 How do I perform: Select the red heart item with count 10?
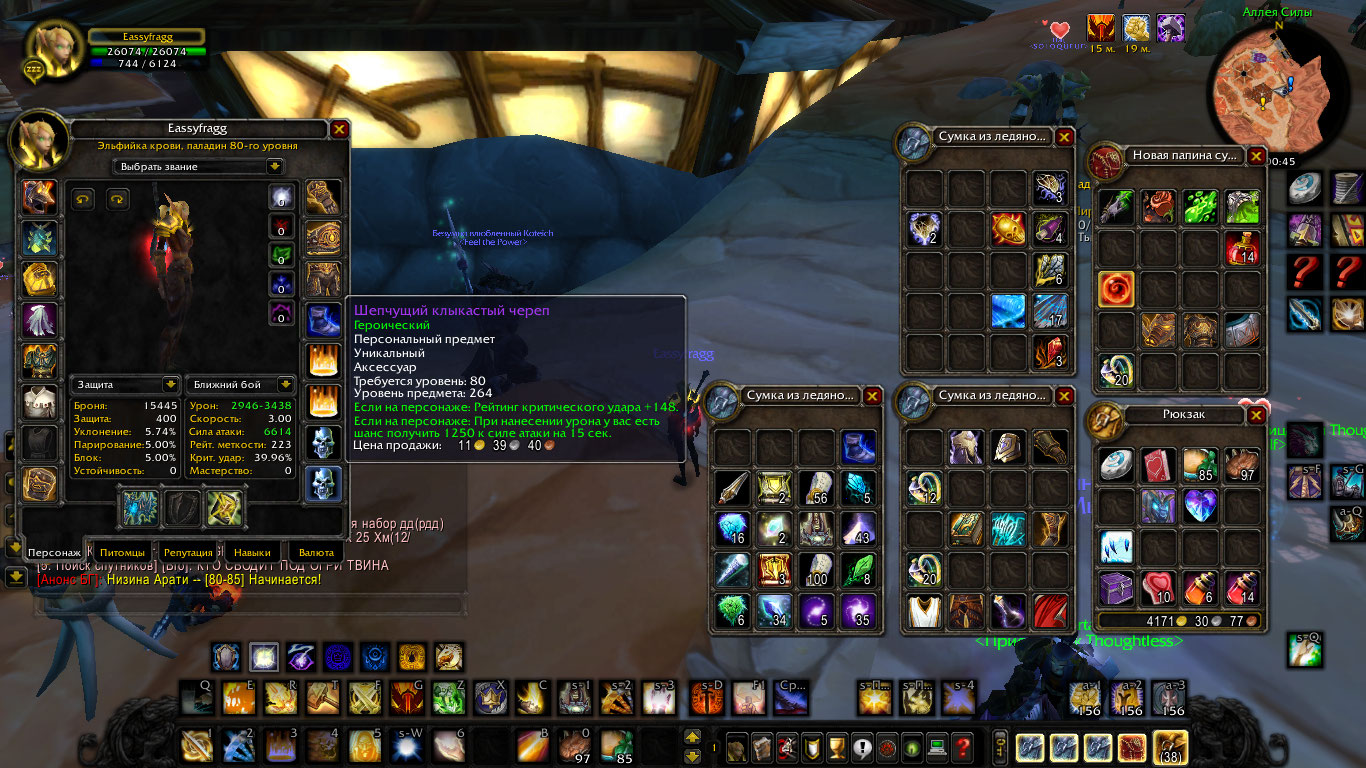pos(1156,588)
